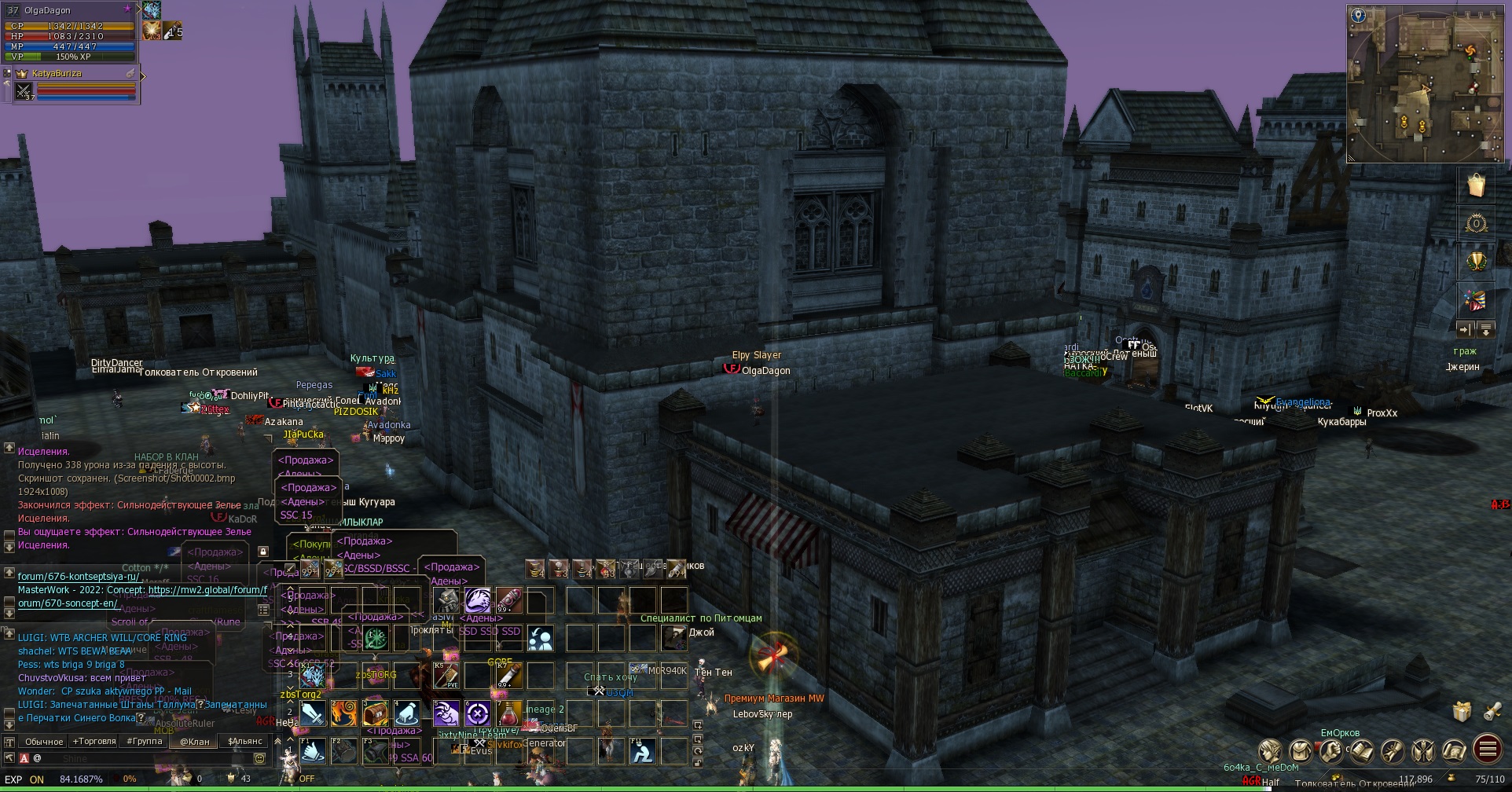
Task: Switch to the @Клан chat tab
Action: [194, 741]
